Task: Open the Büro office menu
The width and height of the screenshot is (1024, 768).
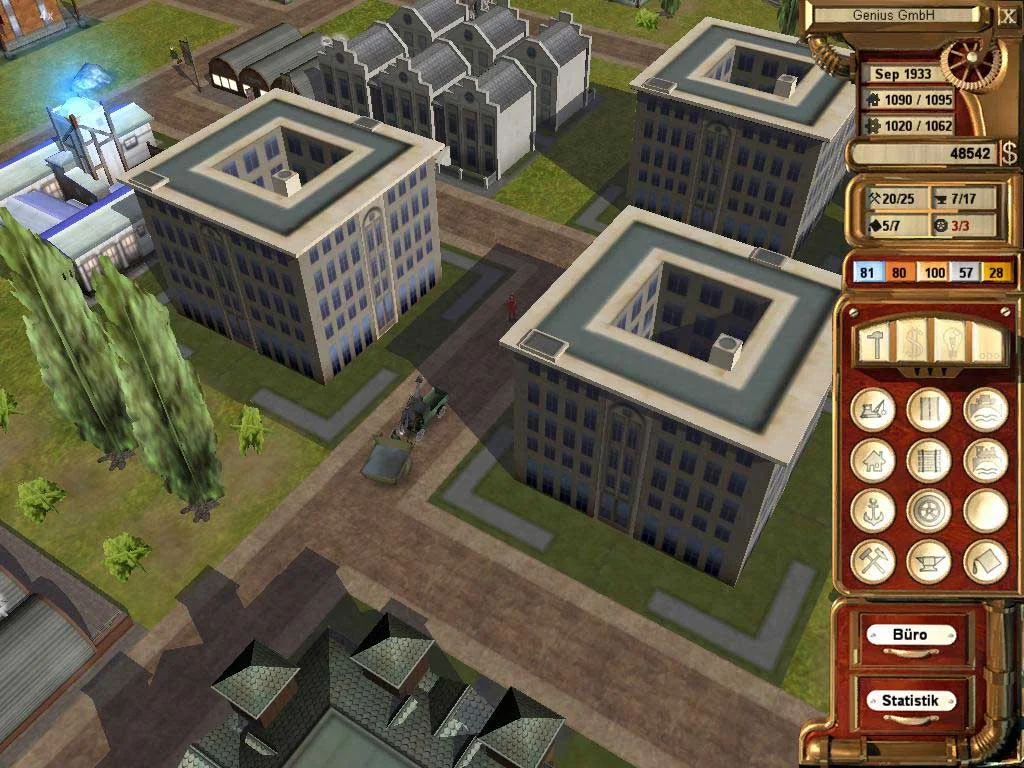Action: [x=909, y=635]
